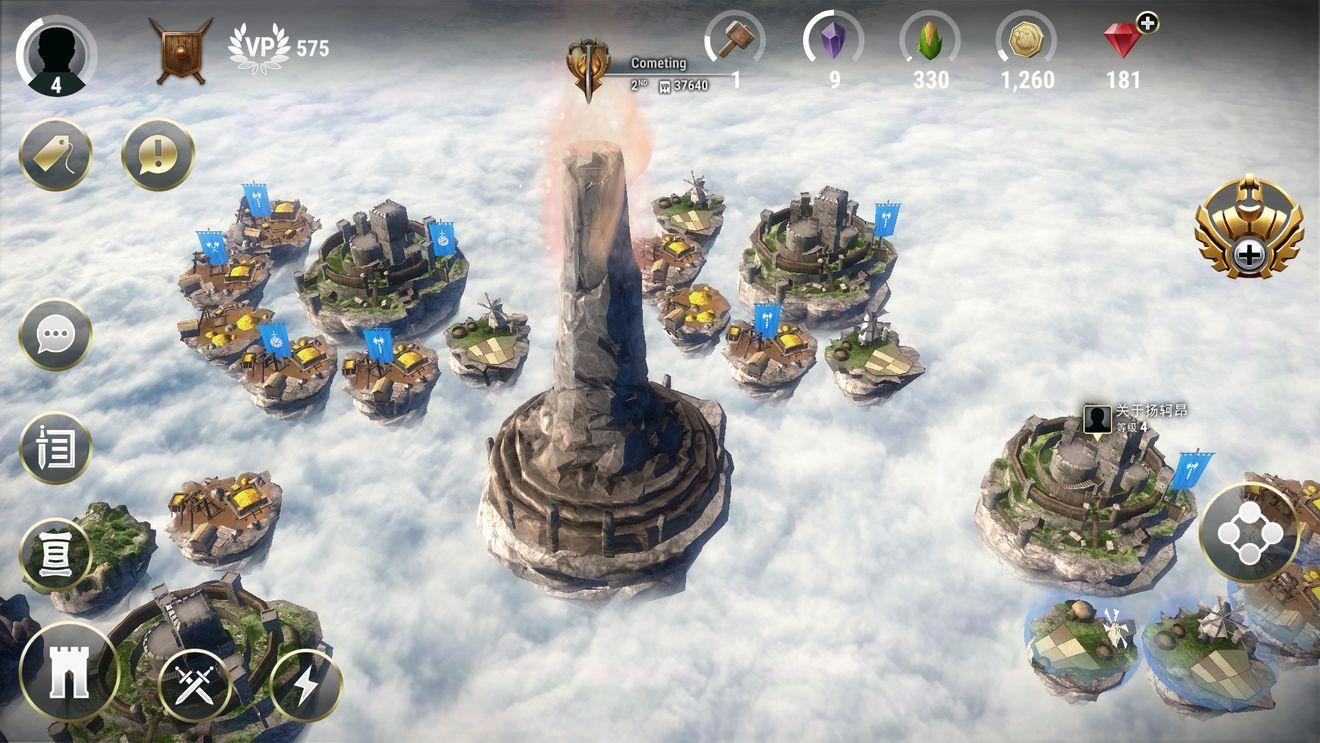Select the level 4 player castle nameplate

(x=1135, y=418)
